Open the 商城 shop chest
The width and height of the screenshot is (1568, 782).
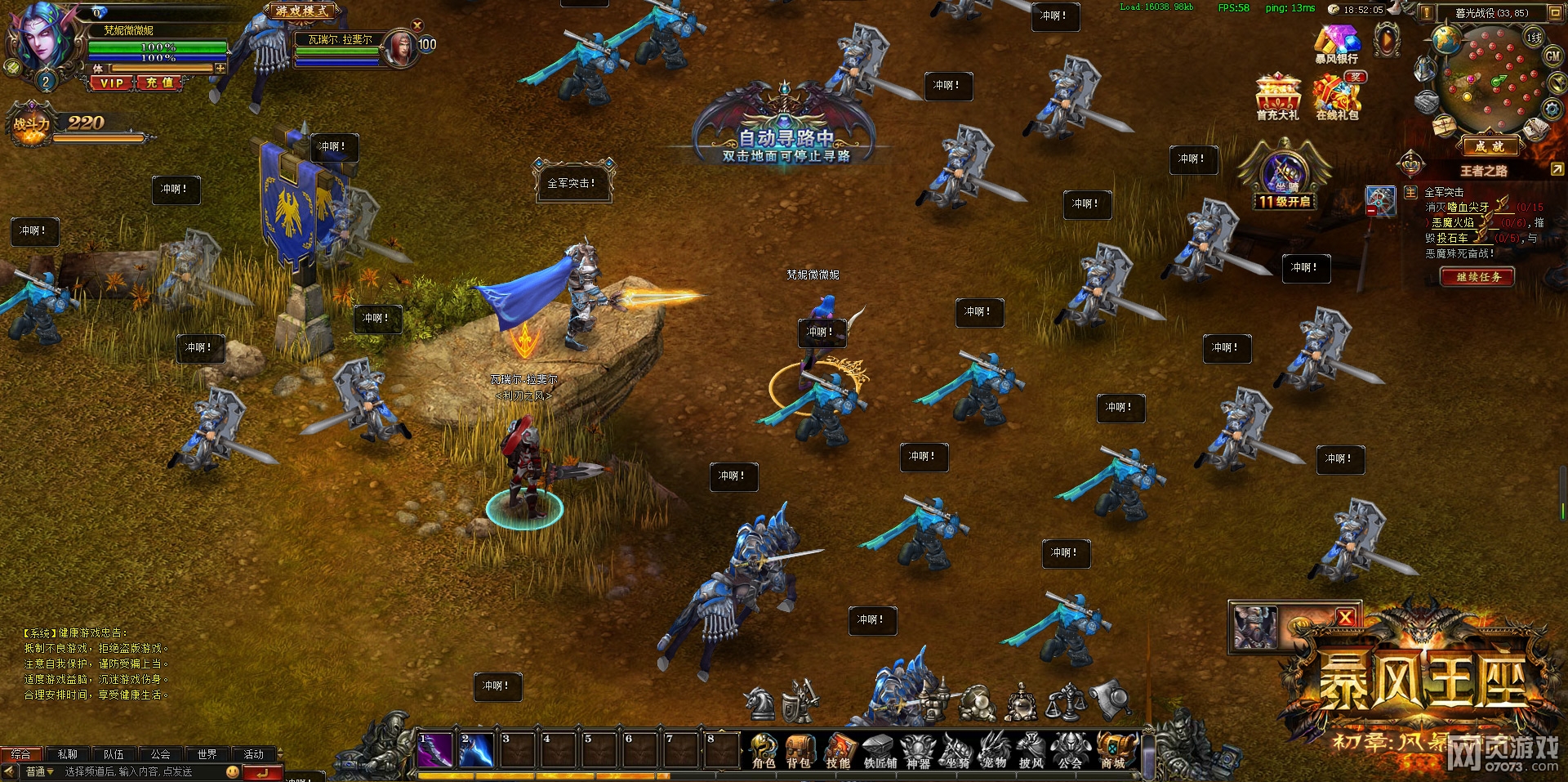pyautogui.click(x=1114, y=750)
